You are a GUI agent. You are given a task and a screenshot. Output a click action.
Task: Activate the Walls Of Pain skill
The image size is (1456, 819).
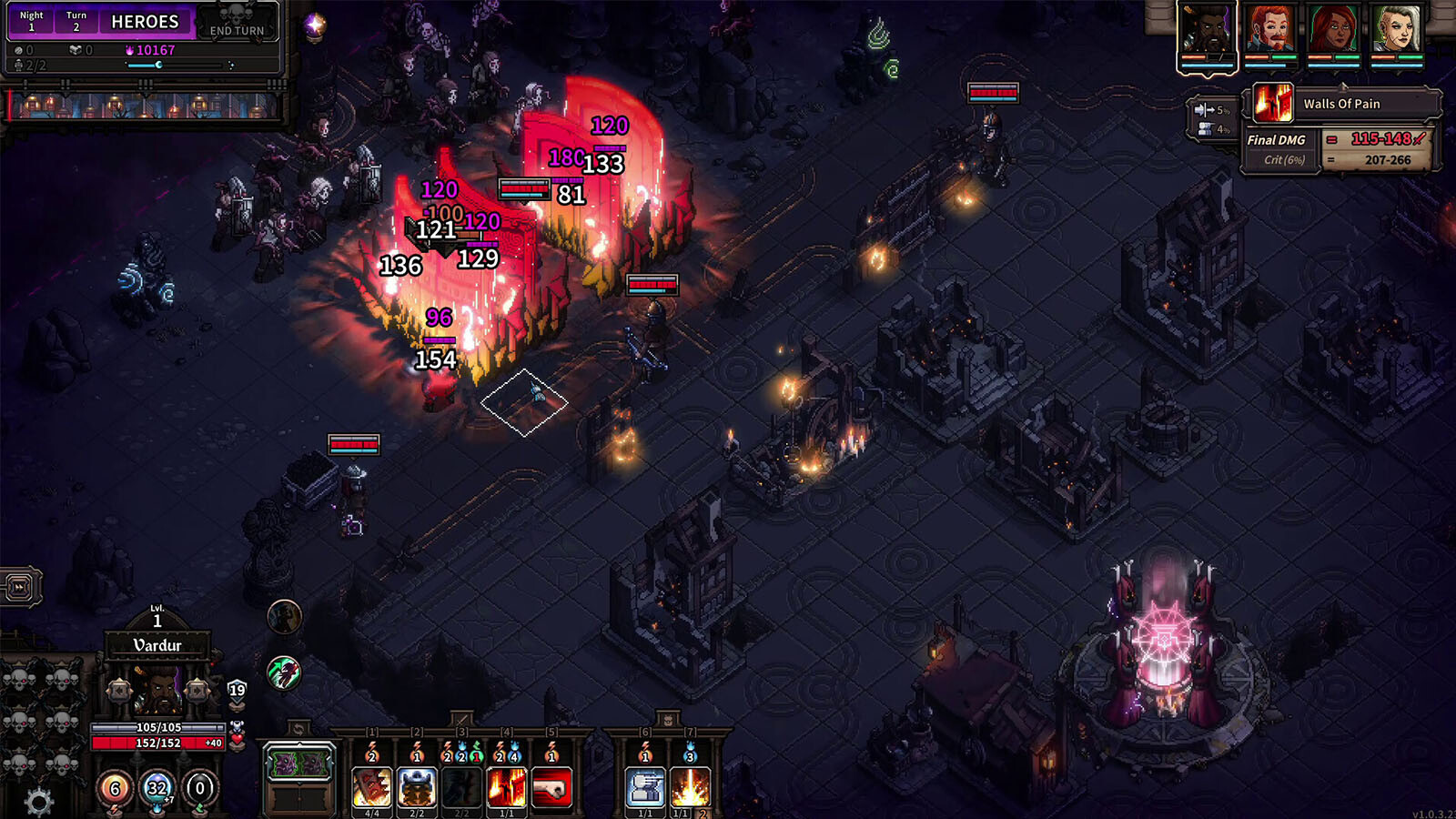(506, 787)
